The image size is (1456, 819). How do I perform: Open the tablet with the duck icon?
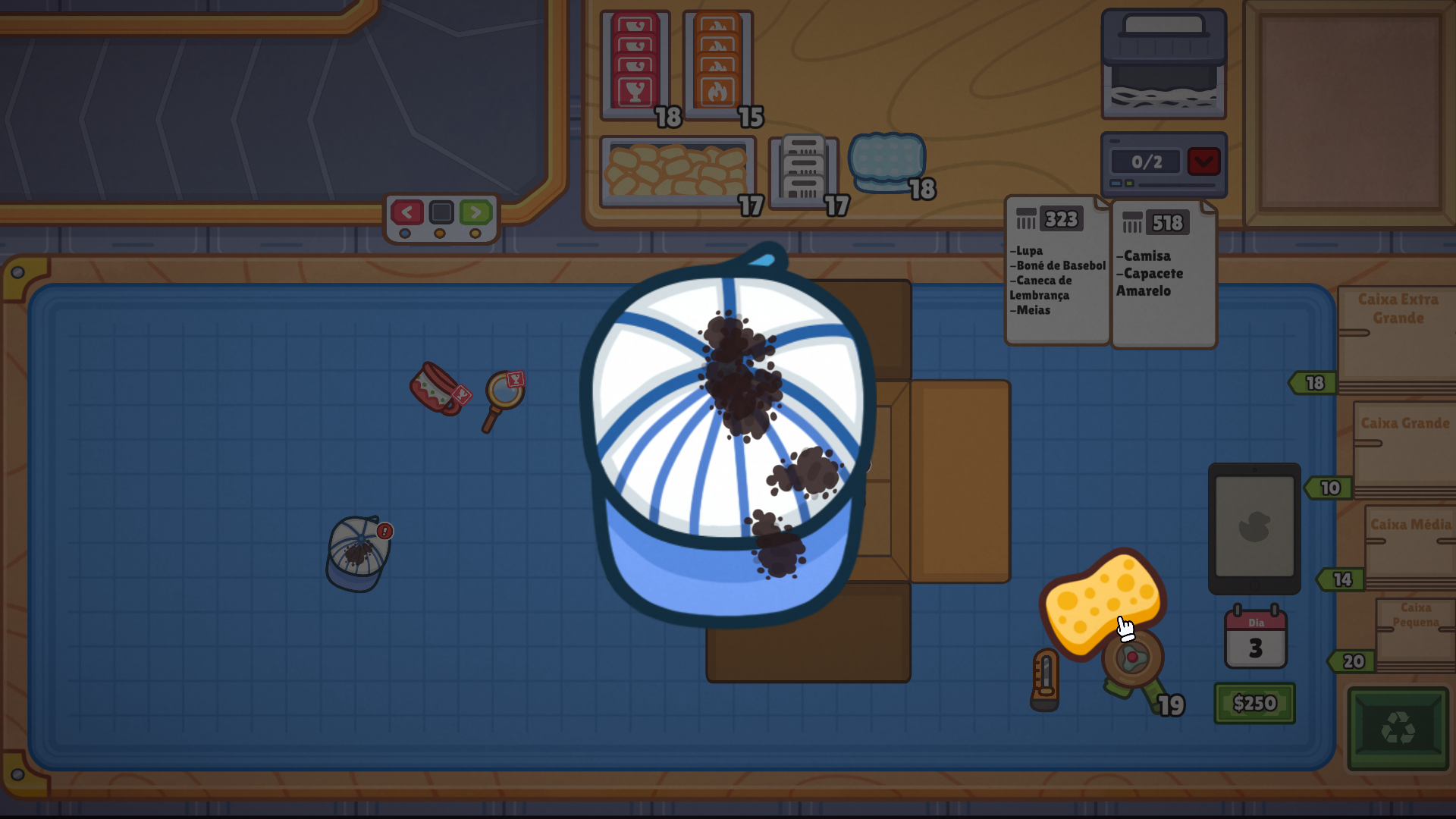tap(1254, 528)
